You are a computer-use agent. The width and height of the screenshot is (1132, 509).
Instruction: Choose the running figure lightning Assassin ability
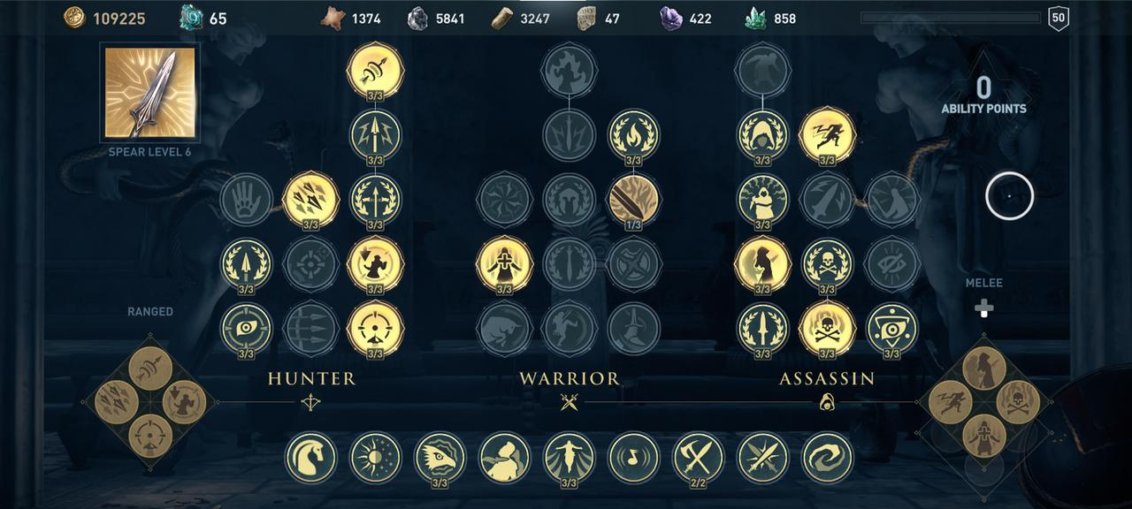(827, 135)
